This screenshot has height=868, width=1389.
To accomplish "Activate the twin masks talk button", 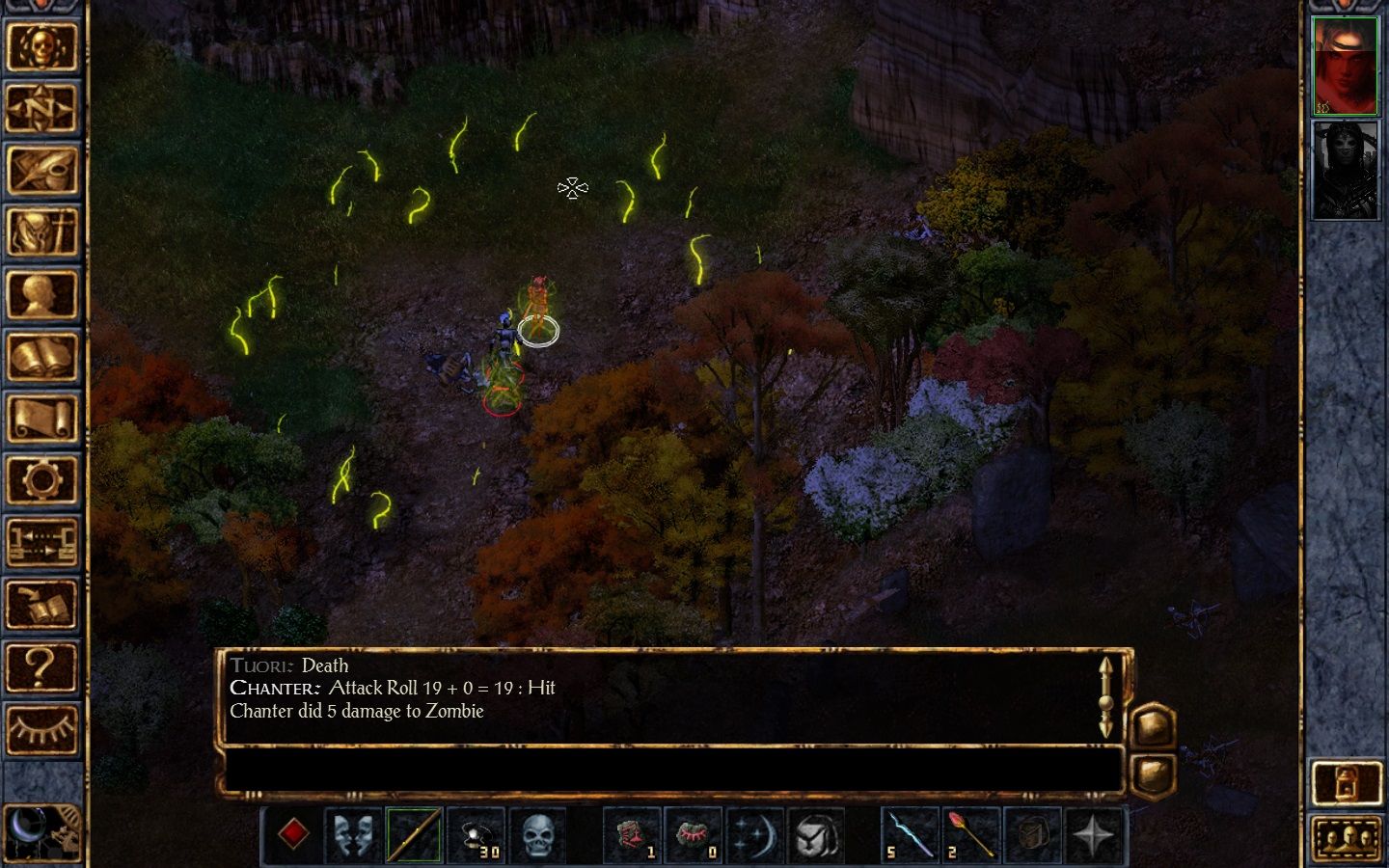I will coord(353,834).
